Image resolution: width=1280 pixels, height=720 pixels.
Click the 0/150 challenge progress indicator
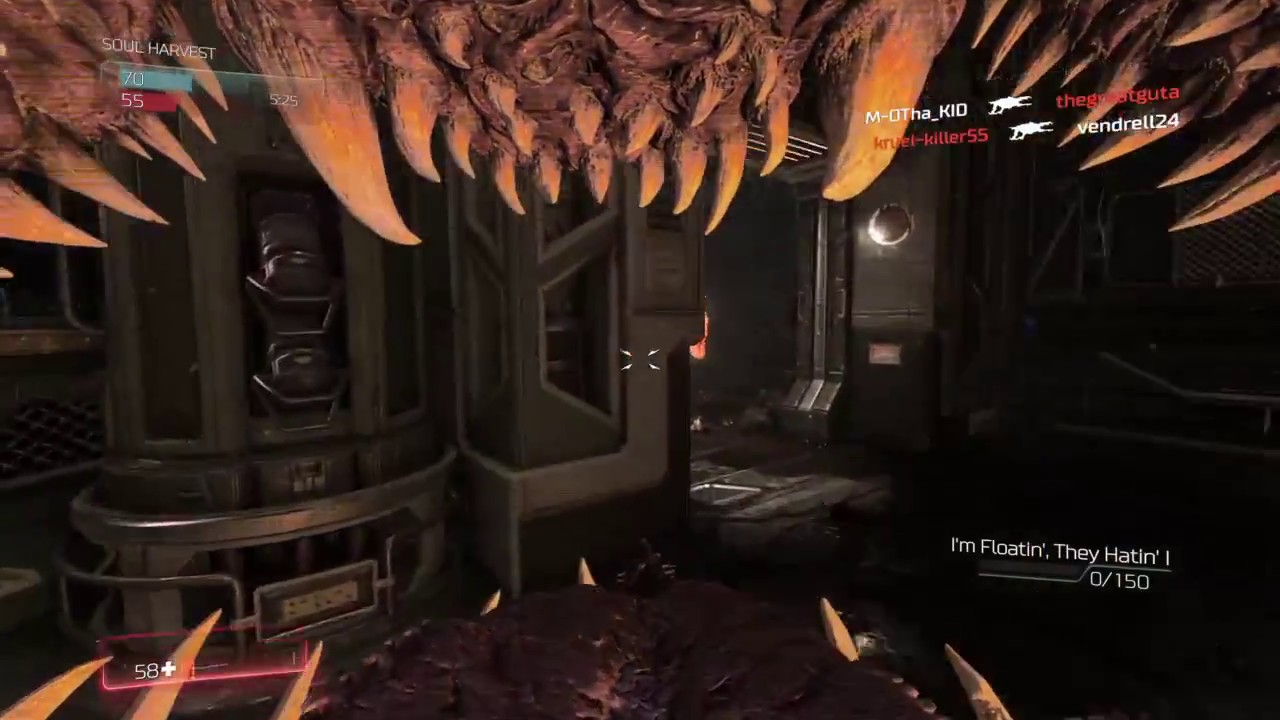(x=1120, y=581)
